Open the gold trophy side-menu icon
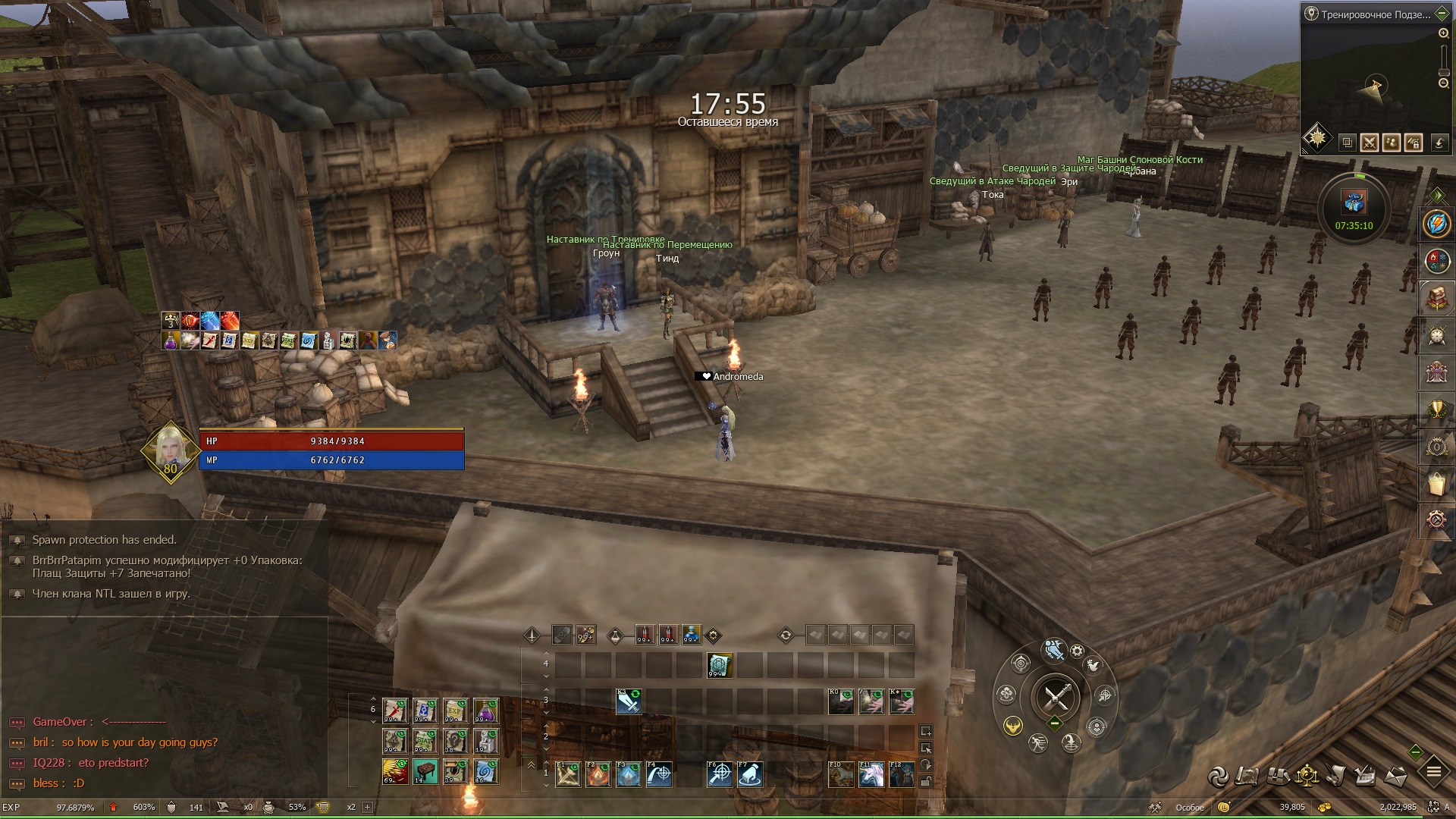This screenshot has height=819, width=1456. 1436,409
